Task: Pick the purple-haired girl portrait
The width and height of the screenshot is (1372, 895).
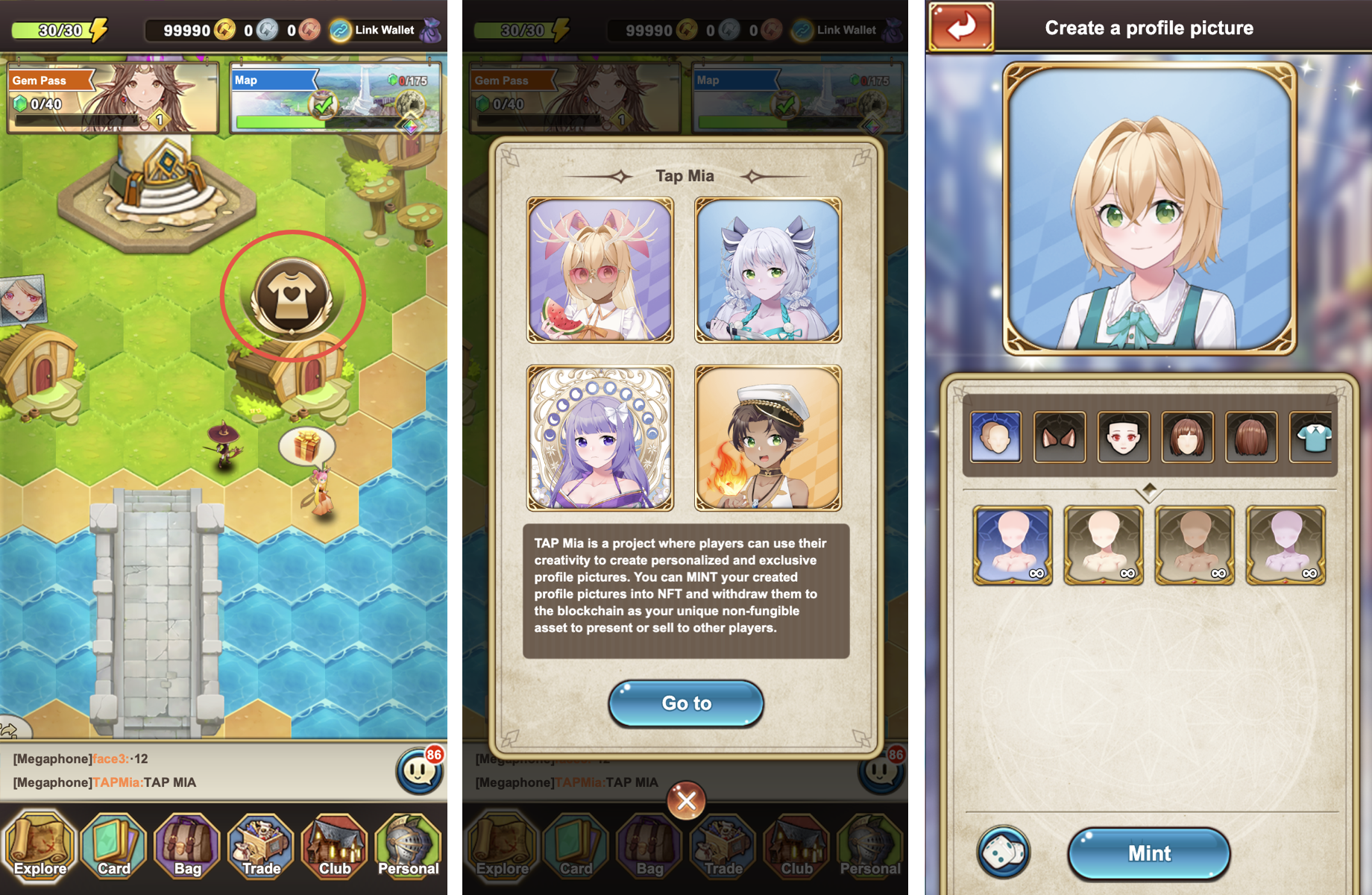Action: pyautogui.click(x=600, y=438)
